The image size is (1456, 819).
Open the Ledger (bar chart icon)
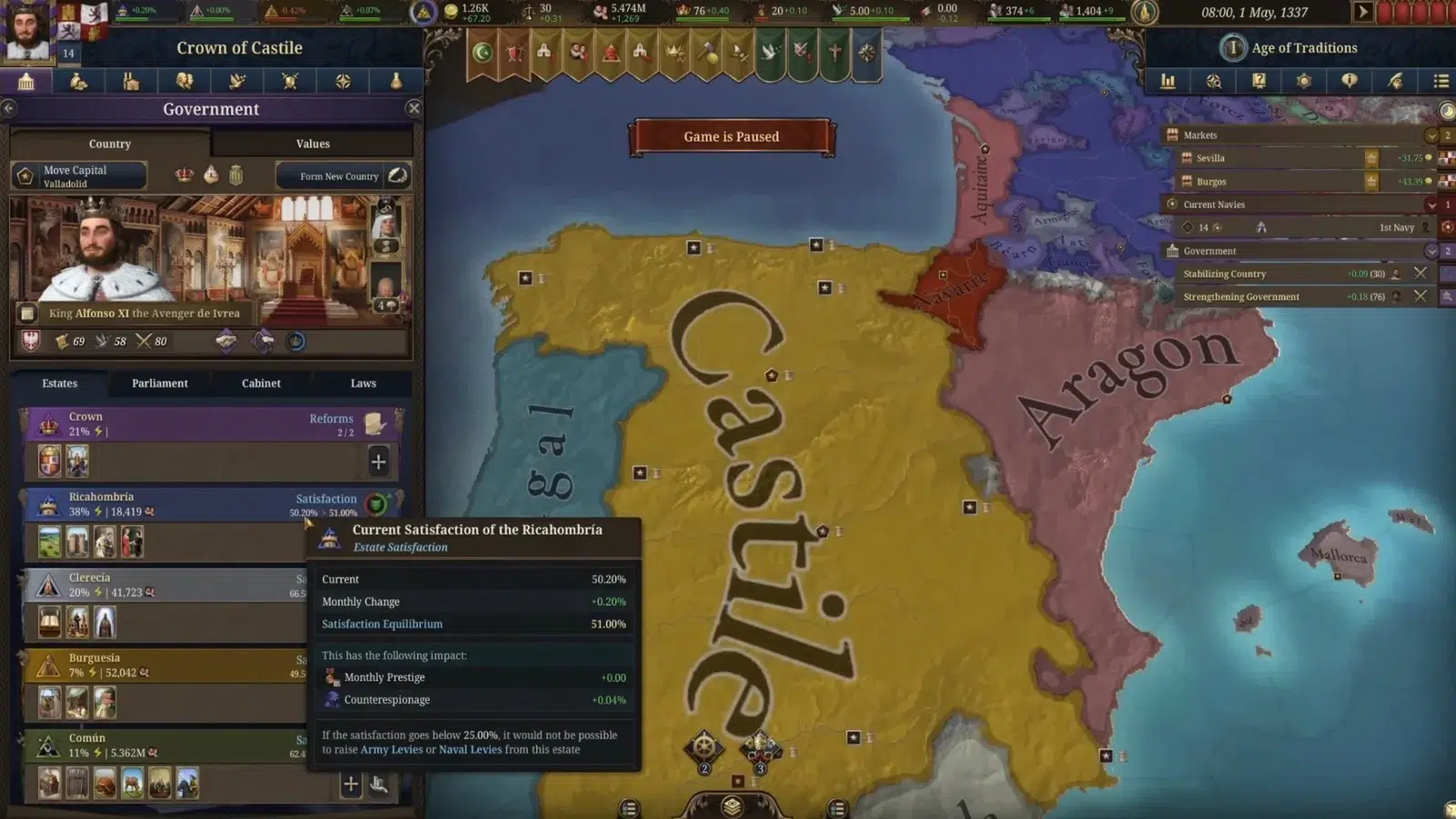click(1168, 81)
